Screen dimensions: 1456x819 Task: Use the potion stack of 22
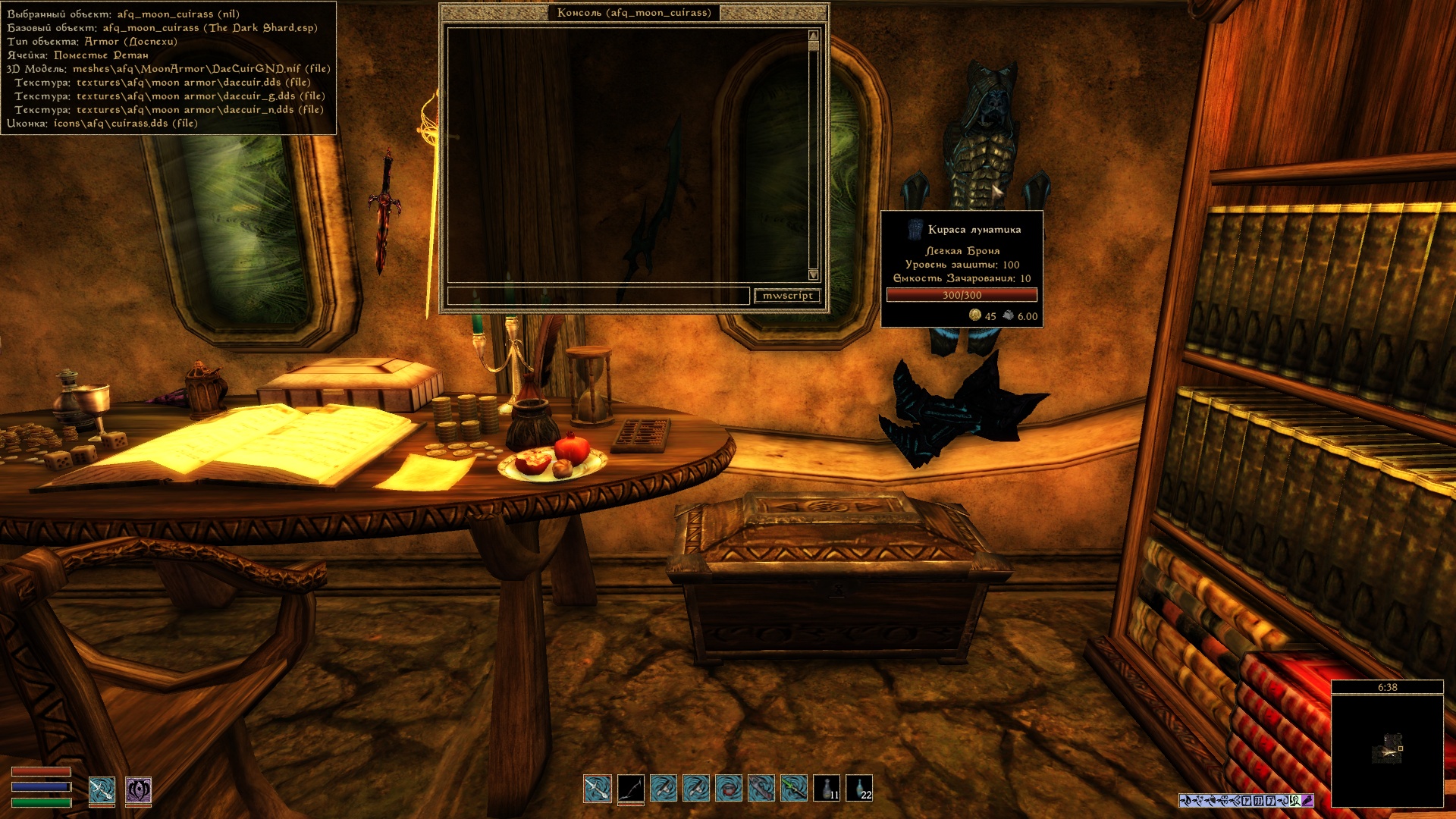tap(859, 789)
